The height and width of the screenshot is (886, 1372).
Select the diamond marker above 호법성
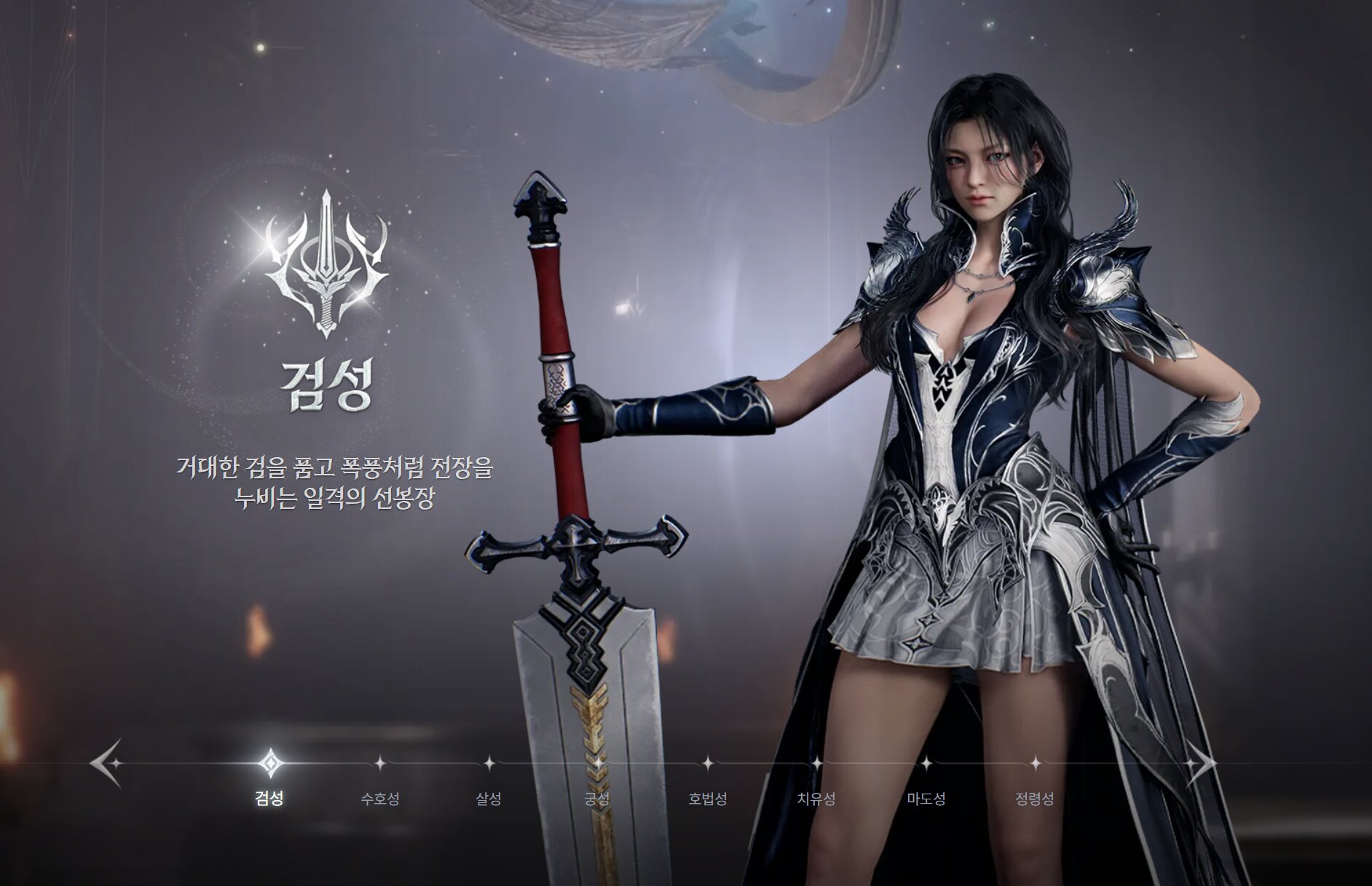(707, 764)
